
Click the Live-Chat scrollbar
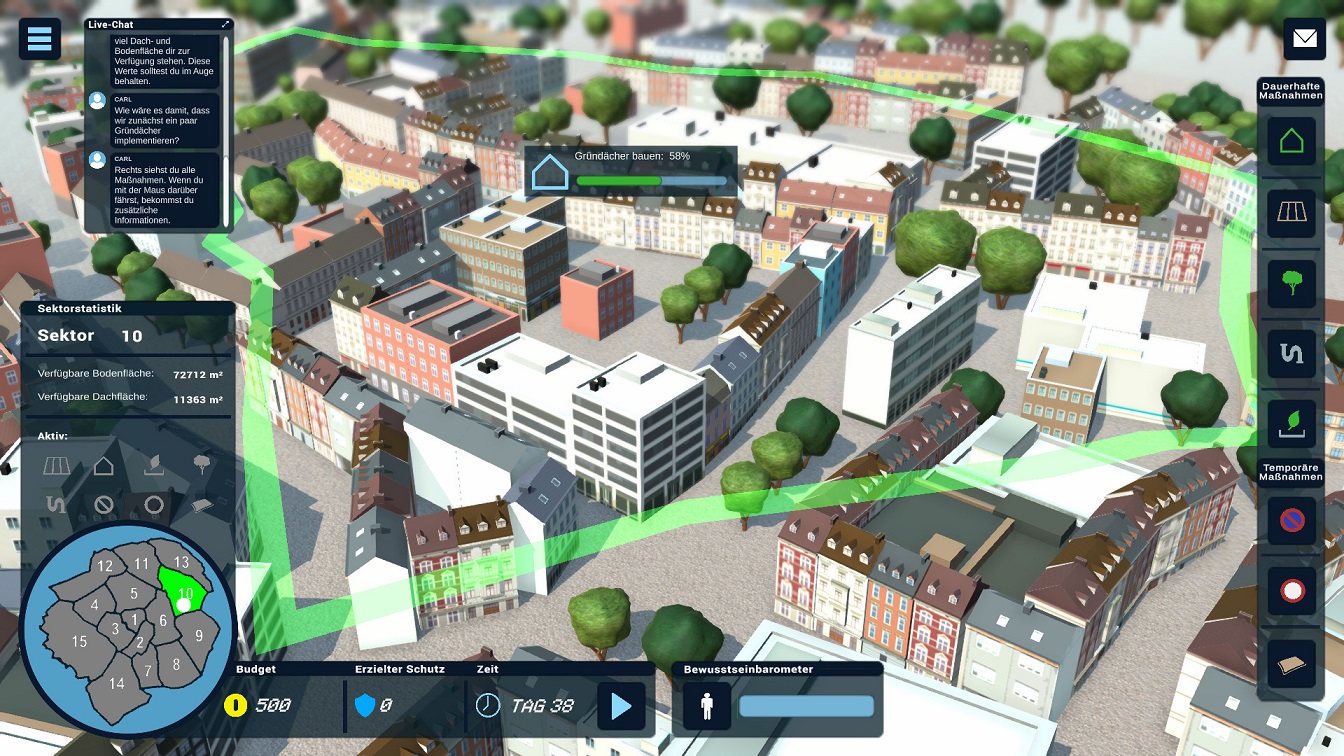click(227, 130)
